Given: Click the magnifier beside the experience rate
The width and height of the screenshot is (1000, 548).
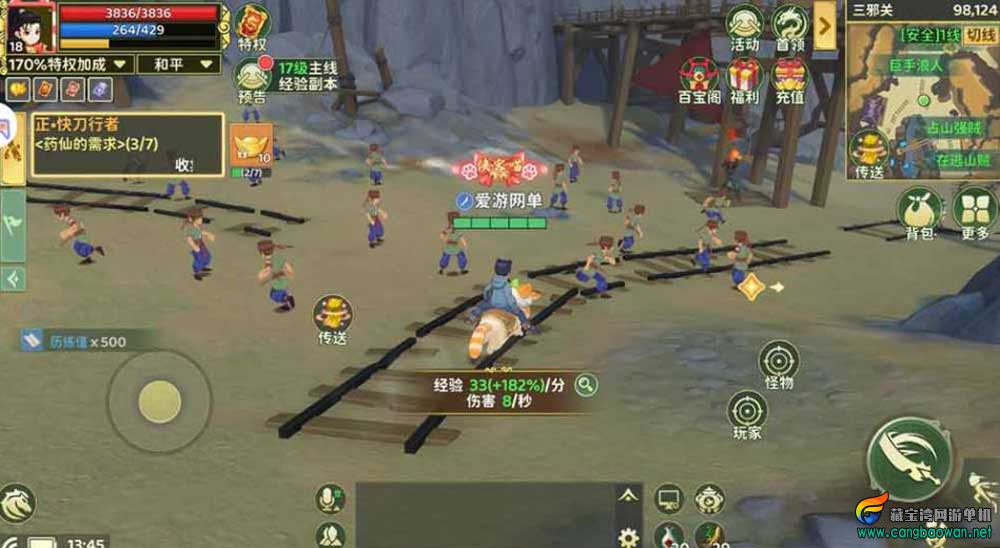Looking at the screenshot, I should [x=585, y=384].
